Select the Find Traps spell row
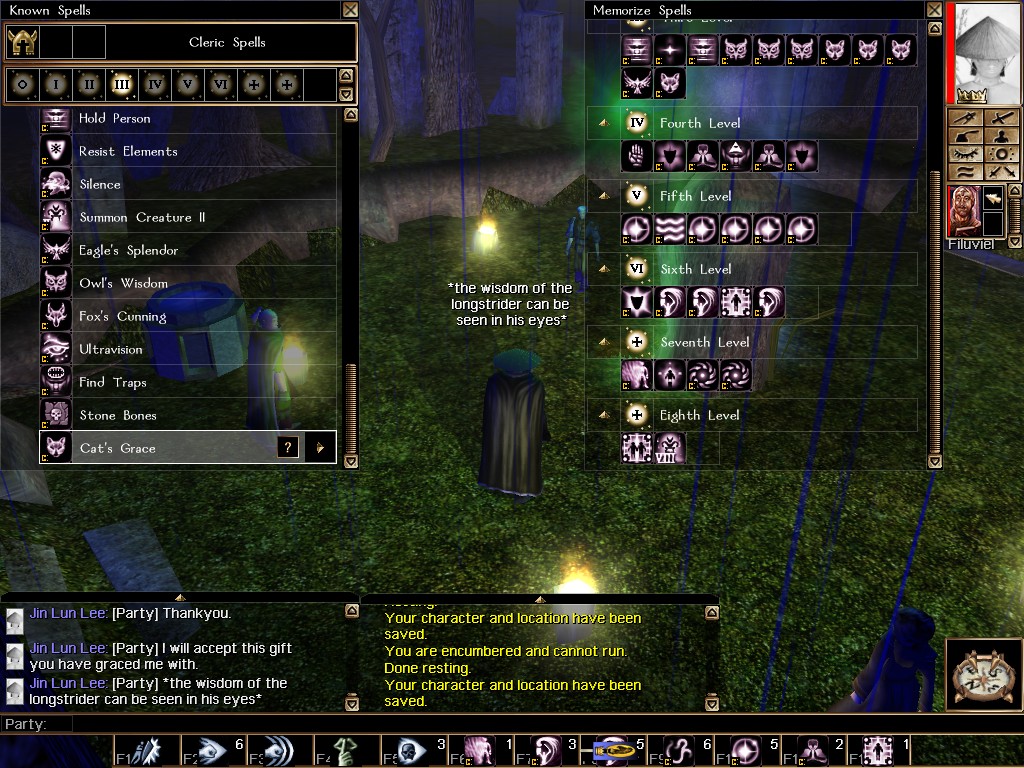 [112, 383]
